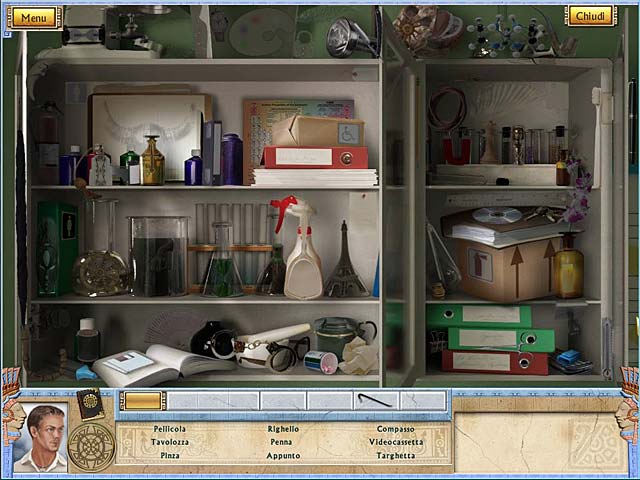Open the Menu button
This screenshot has height=480, width=640.
tap(33, 17)
